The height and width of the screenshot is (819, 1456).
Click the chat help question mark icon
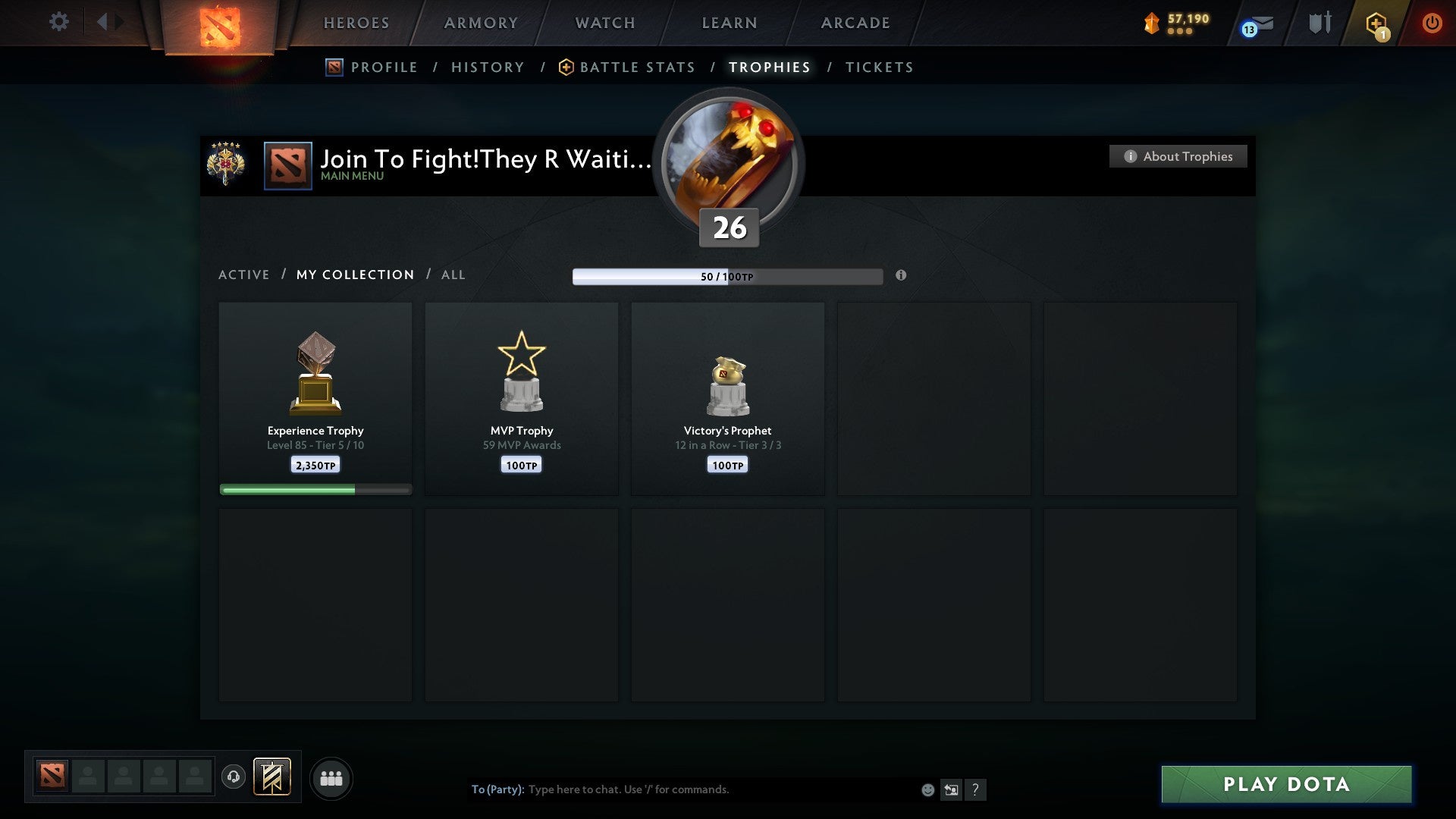point(977,789)
